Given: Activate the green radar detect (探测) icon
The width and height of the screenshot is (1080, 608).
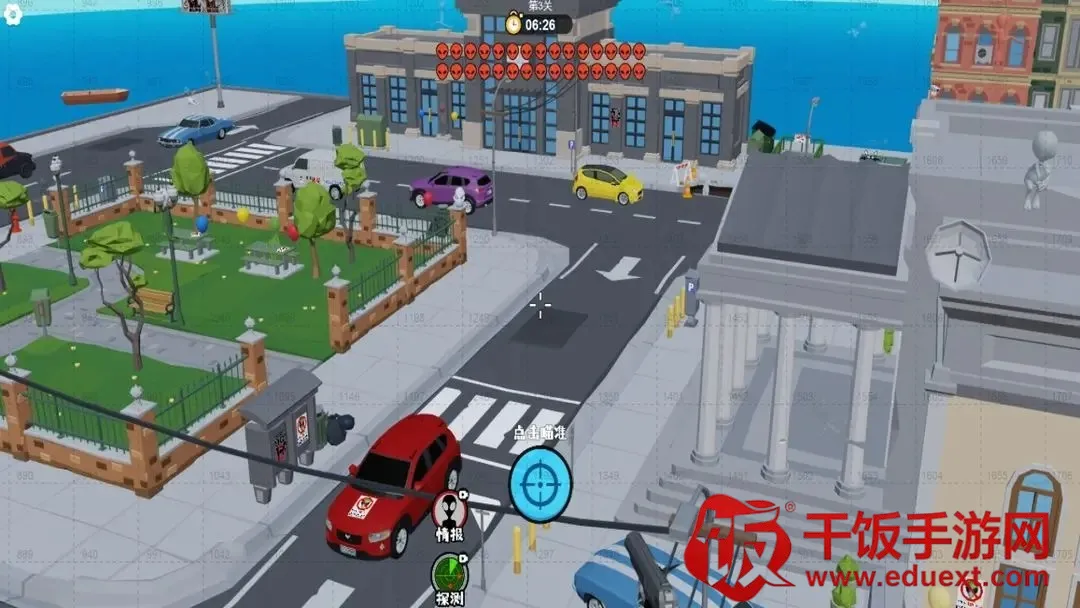Looking at the screenshot, I should click(448, 576).
